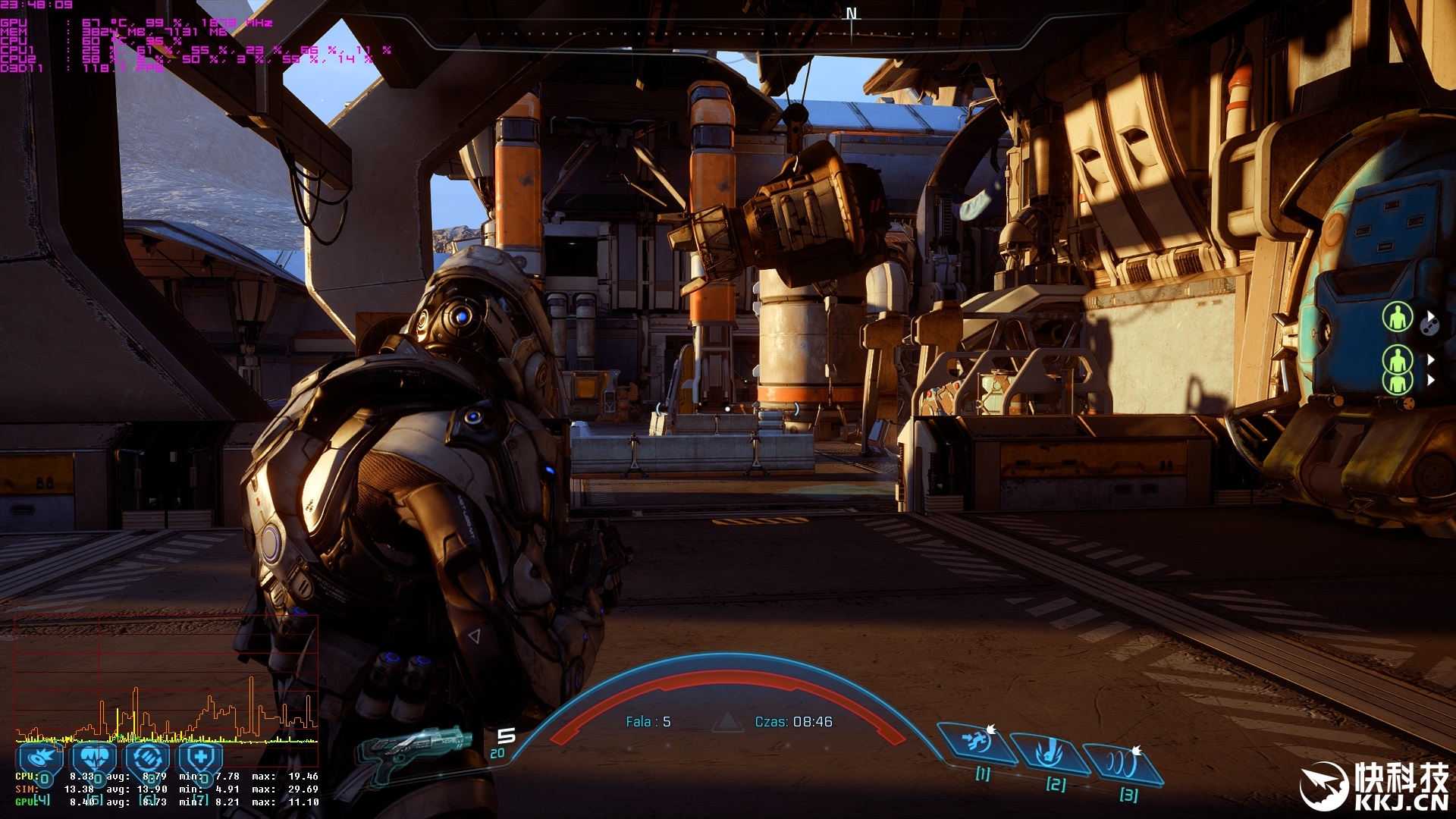Trigger the three rings ability
The image size is (1456, 819).
1122,762
